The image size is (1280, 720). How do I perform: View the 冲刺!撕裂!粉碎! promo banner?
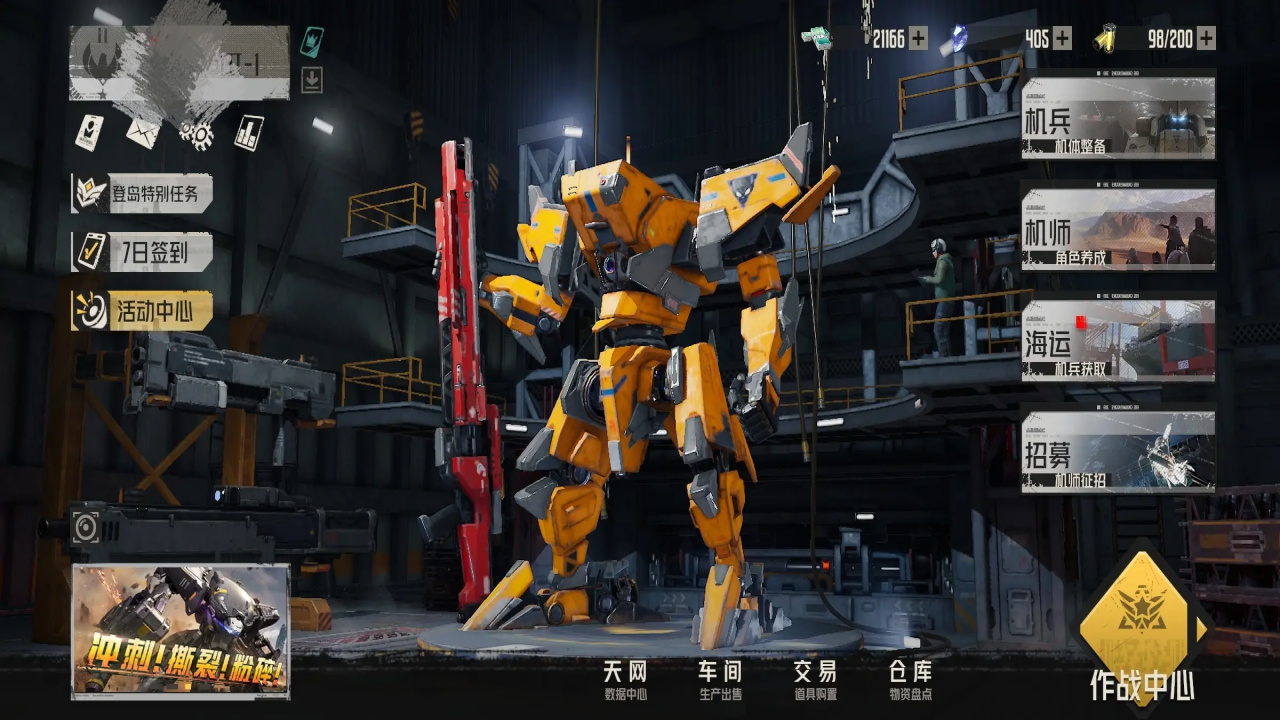(x=181, y=631)
